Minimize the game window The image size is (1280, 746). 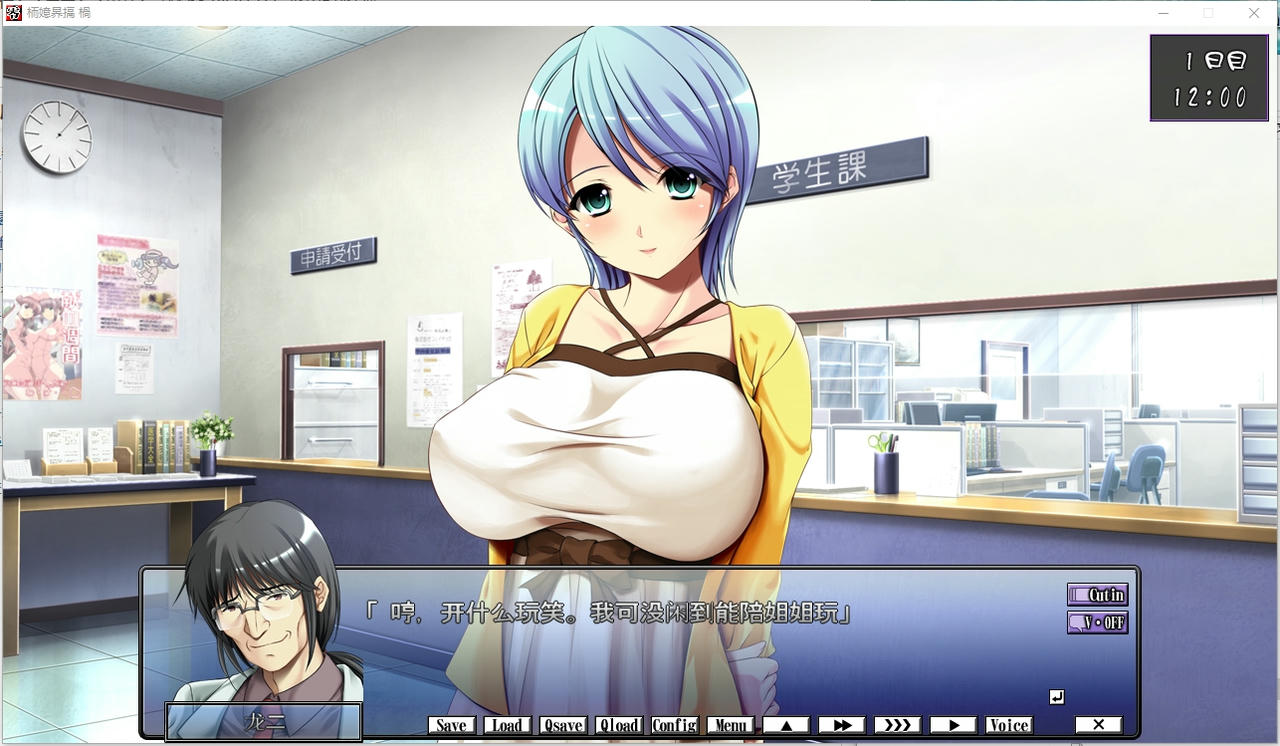click(1163, 13)
